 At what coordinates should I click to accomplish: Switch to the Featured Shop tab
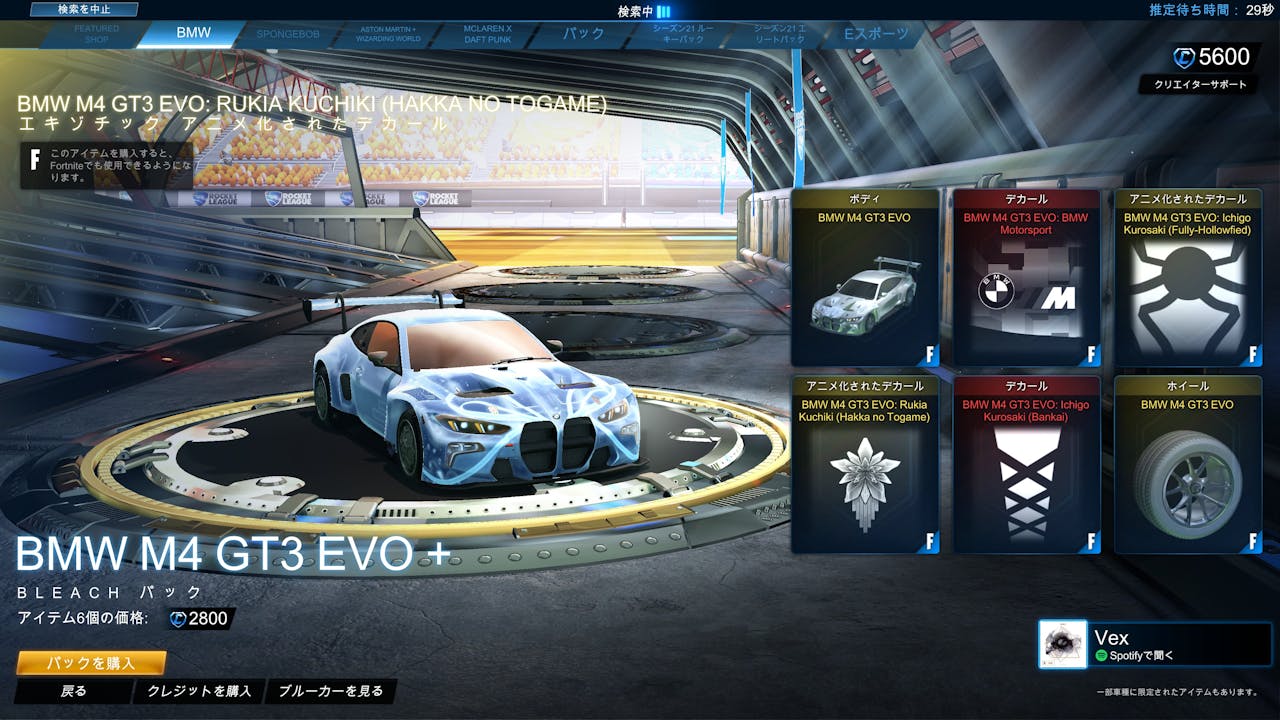(x=96, y=34)
